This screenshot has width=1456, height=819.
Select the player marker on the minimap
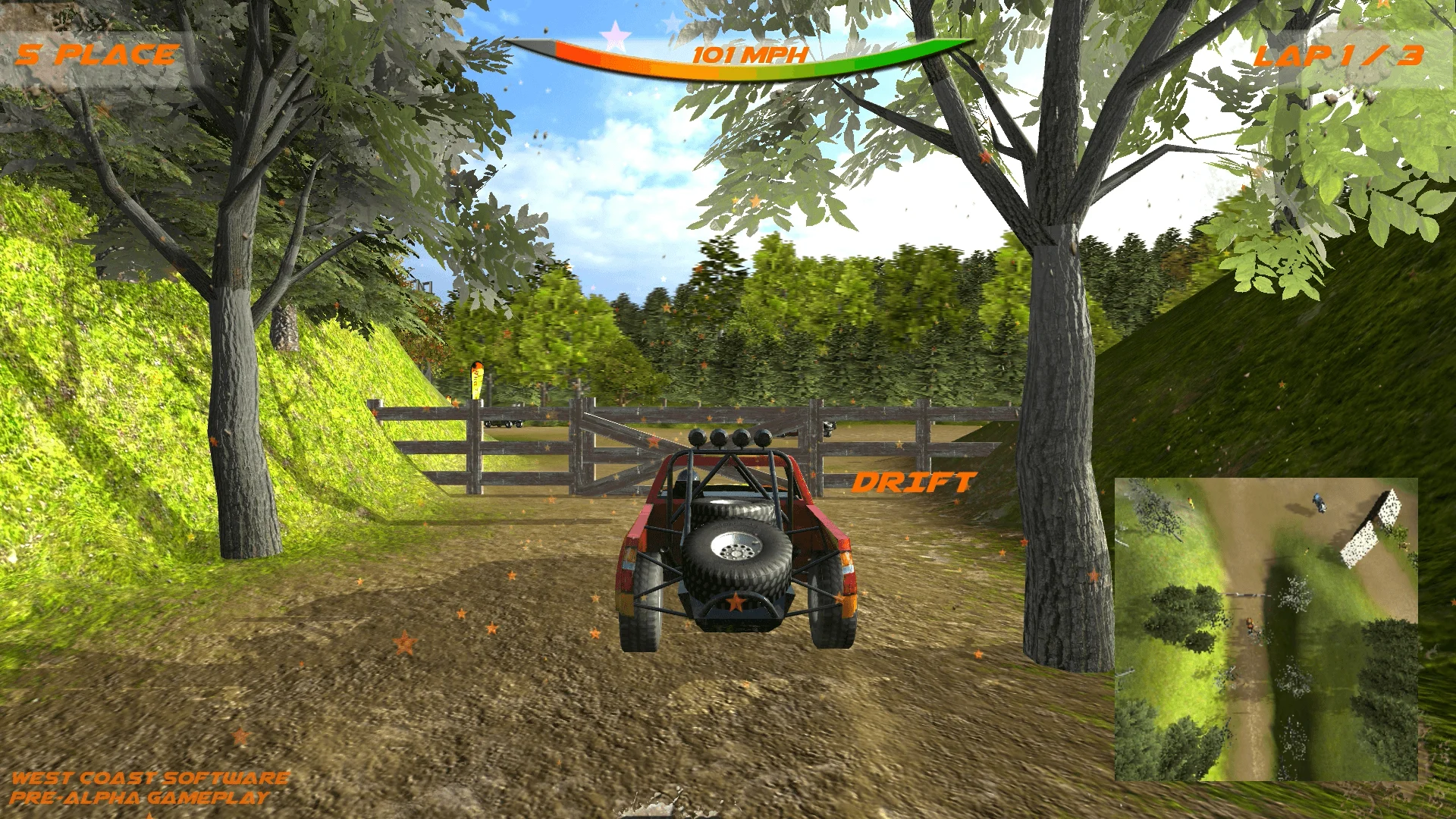[1250, 625]
